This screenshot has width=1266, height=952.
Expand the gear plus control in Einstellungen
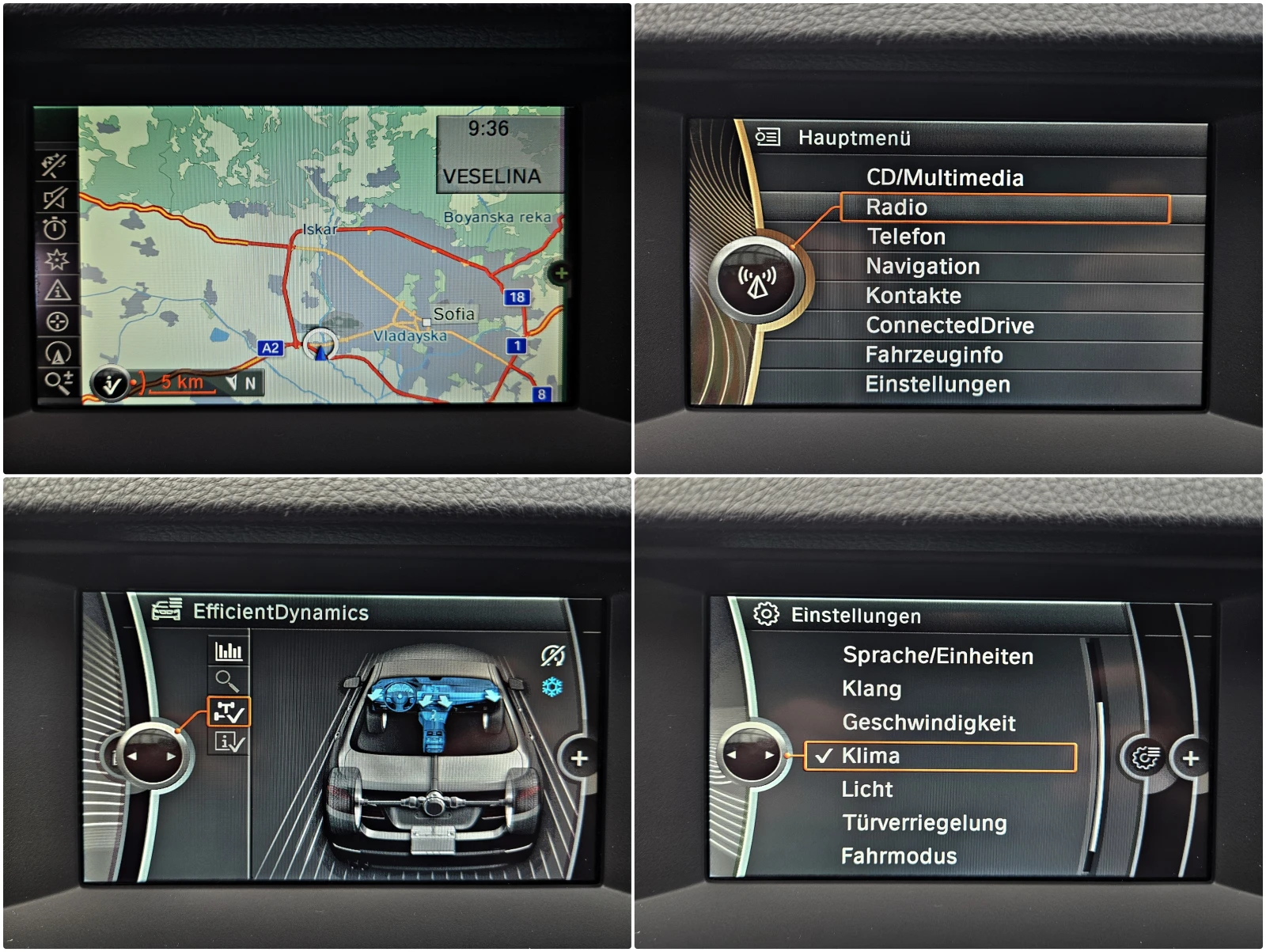coord(1192,759)
